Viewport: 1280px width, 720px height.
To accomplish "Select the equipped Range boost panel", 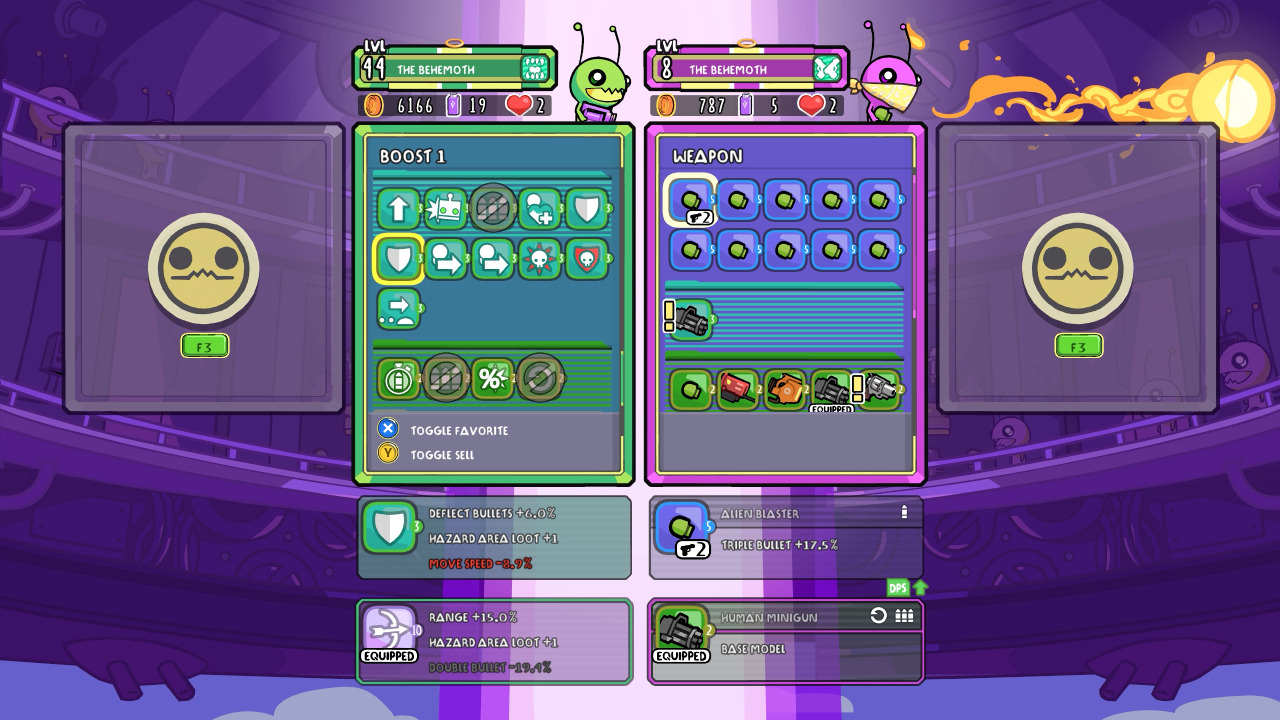I will [494, 641].
